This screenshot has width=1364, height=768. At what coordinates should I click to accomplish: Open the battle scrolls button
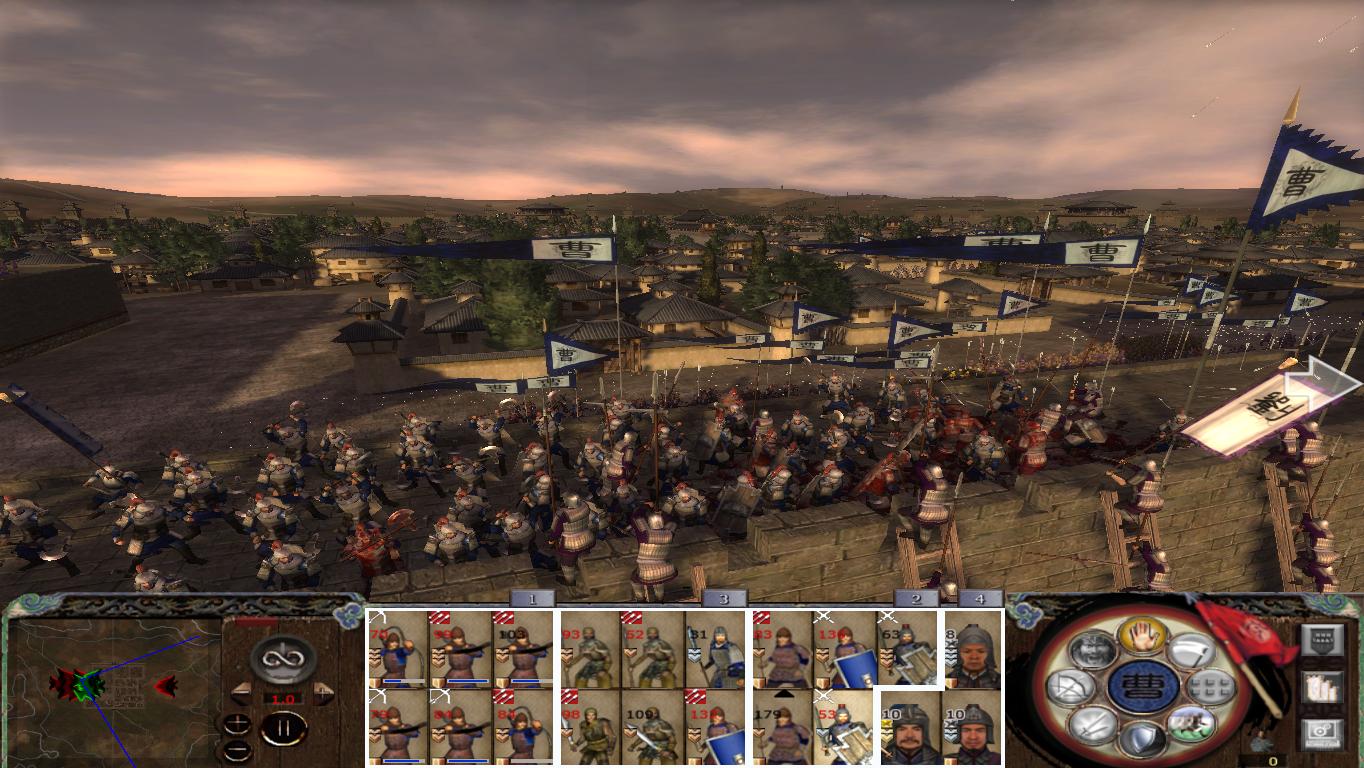pyautogui.click(x=1322, y=689)
